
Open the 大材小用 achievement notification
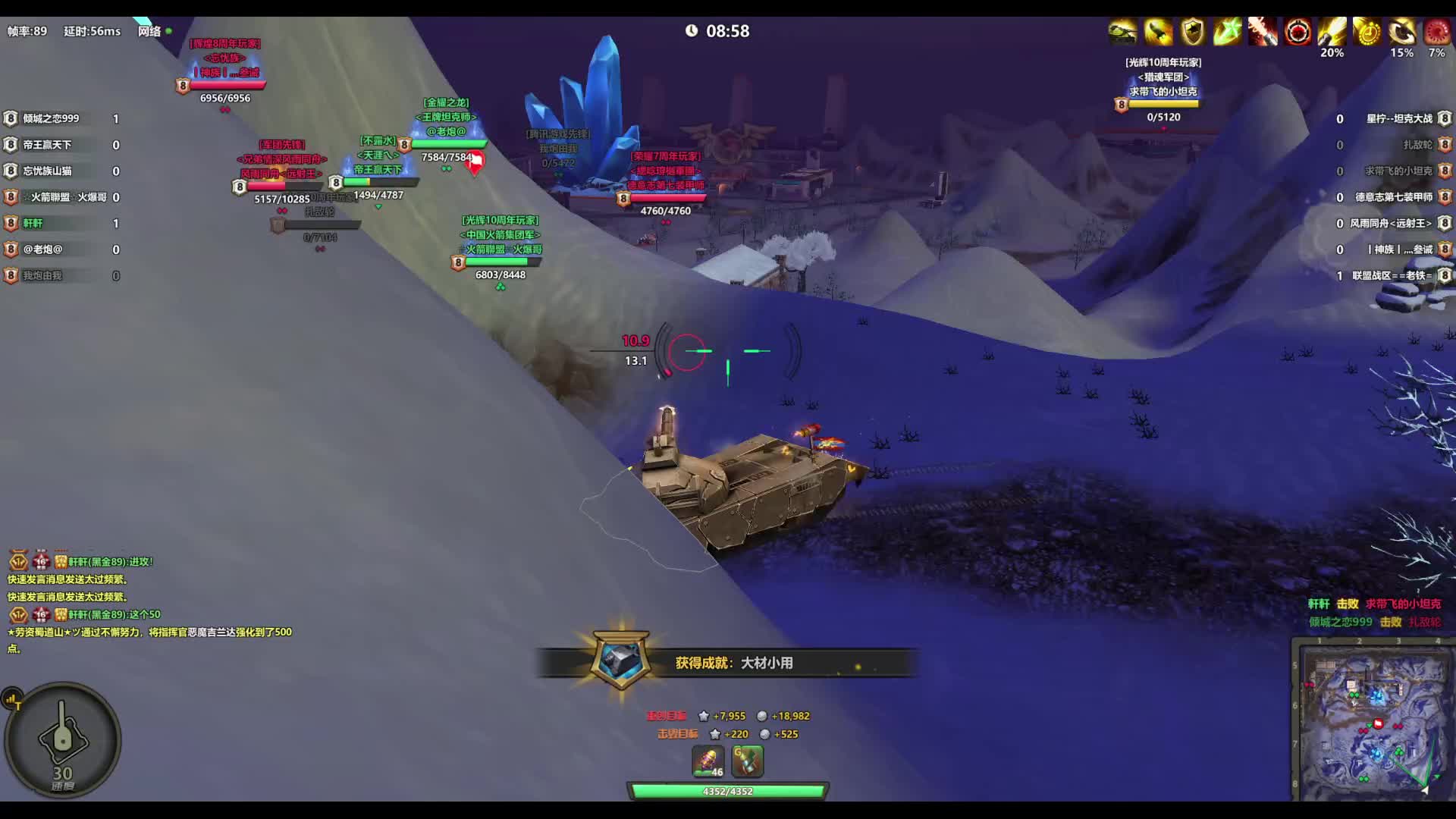point(728,663)
